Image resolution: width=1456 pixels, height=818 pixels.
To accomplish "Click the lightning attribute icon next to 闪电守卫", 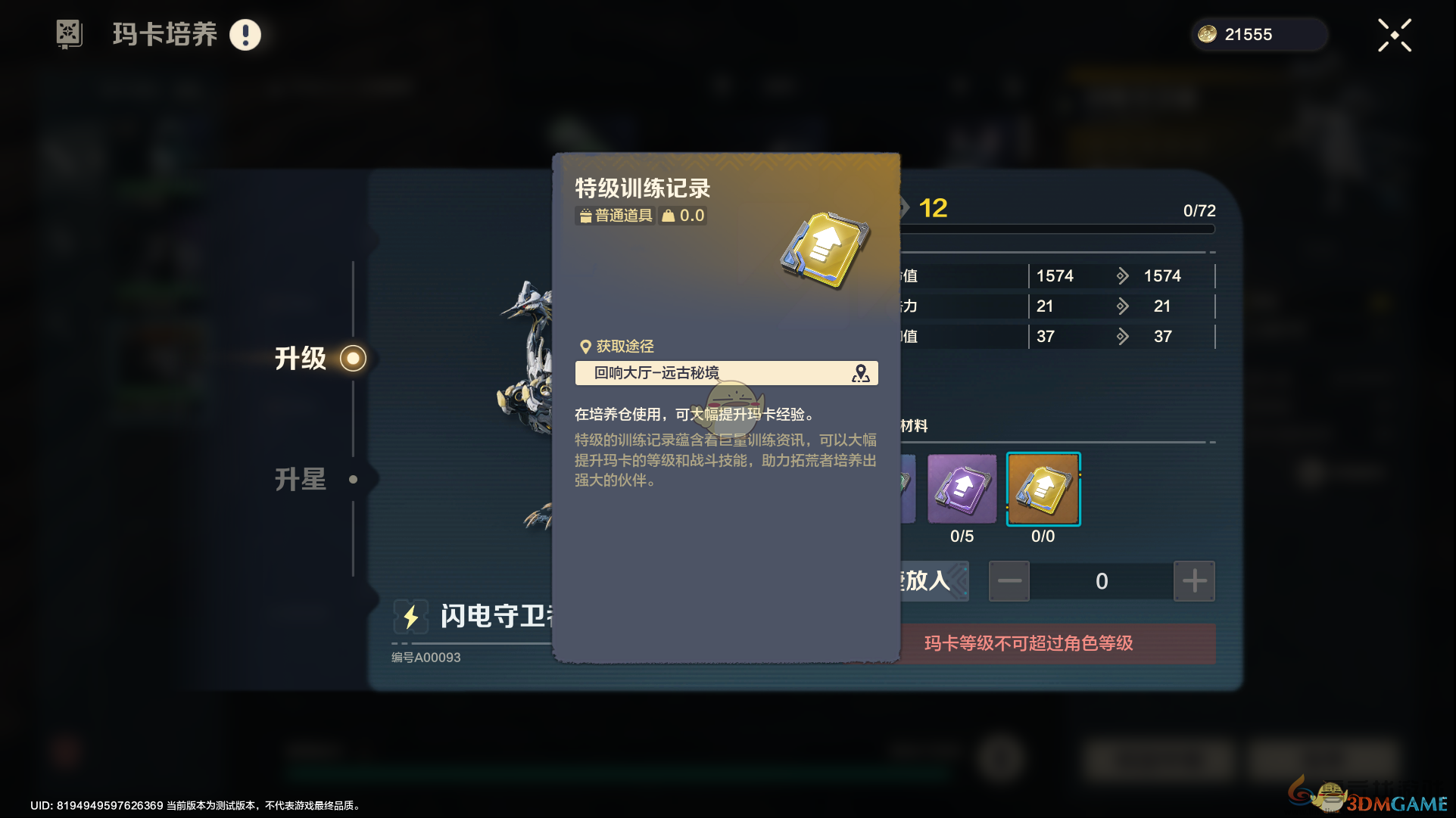I will point(410,617).
